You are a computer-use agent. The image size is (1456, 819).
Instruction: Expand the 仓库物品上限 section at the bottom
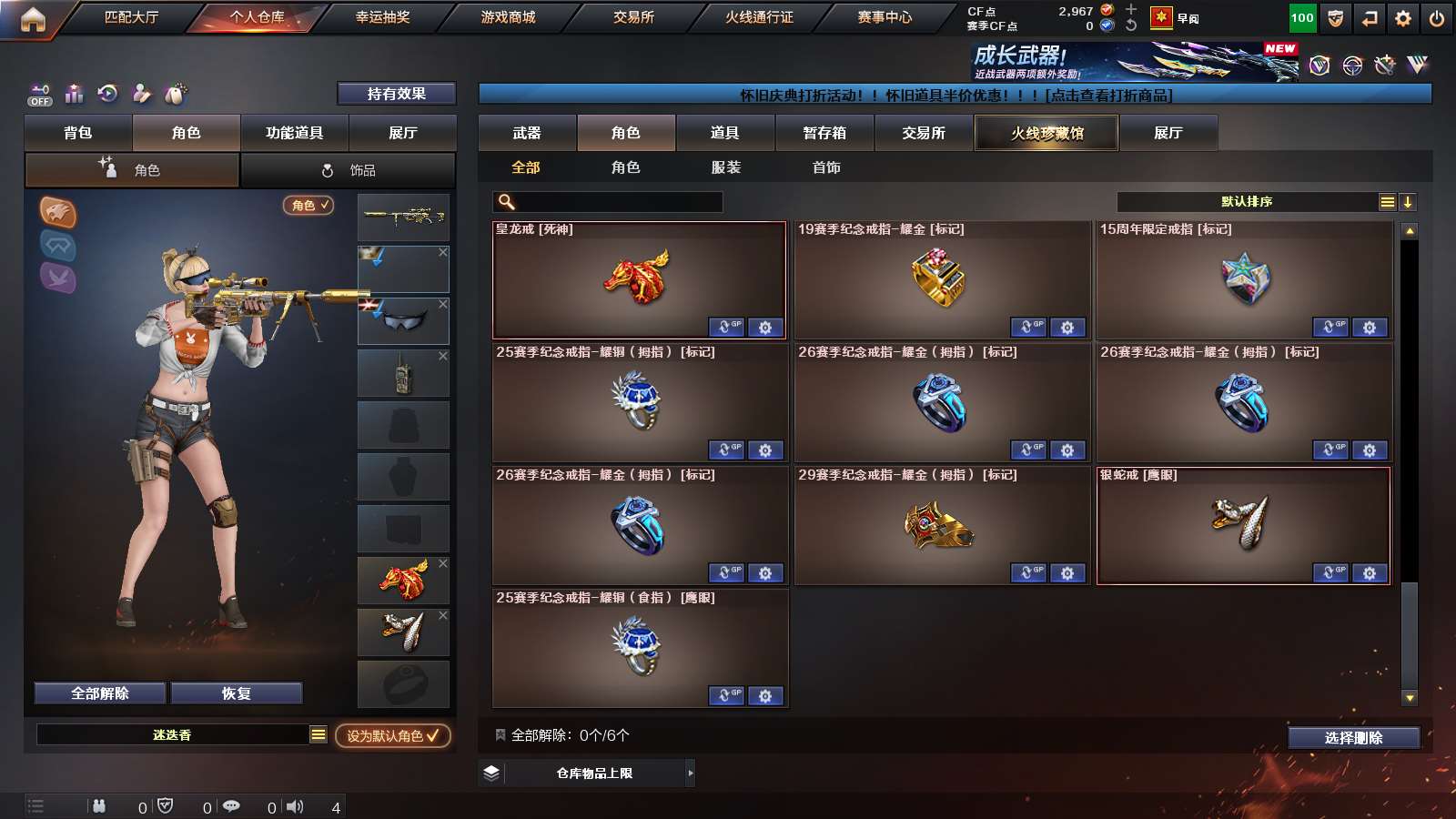point(596,772)
